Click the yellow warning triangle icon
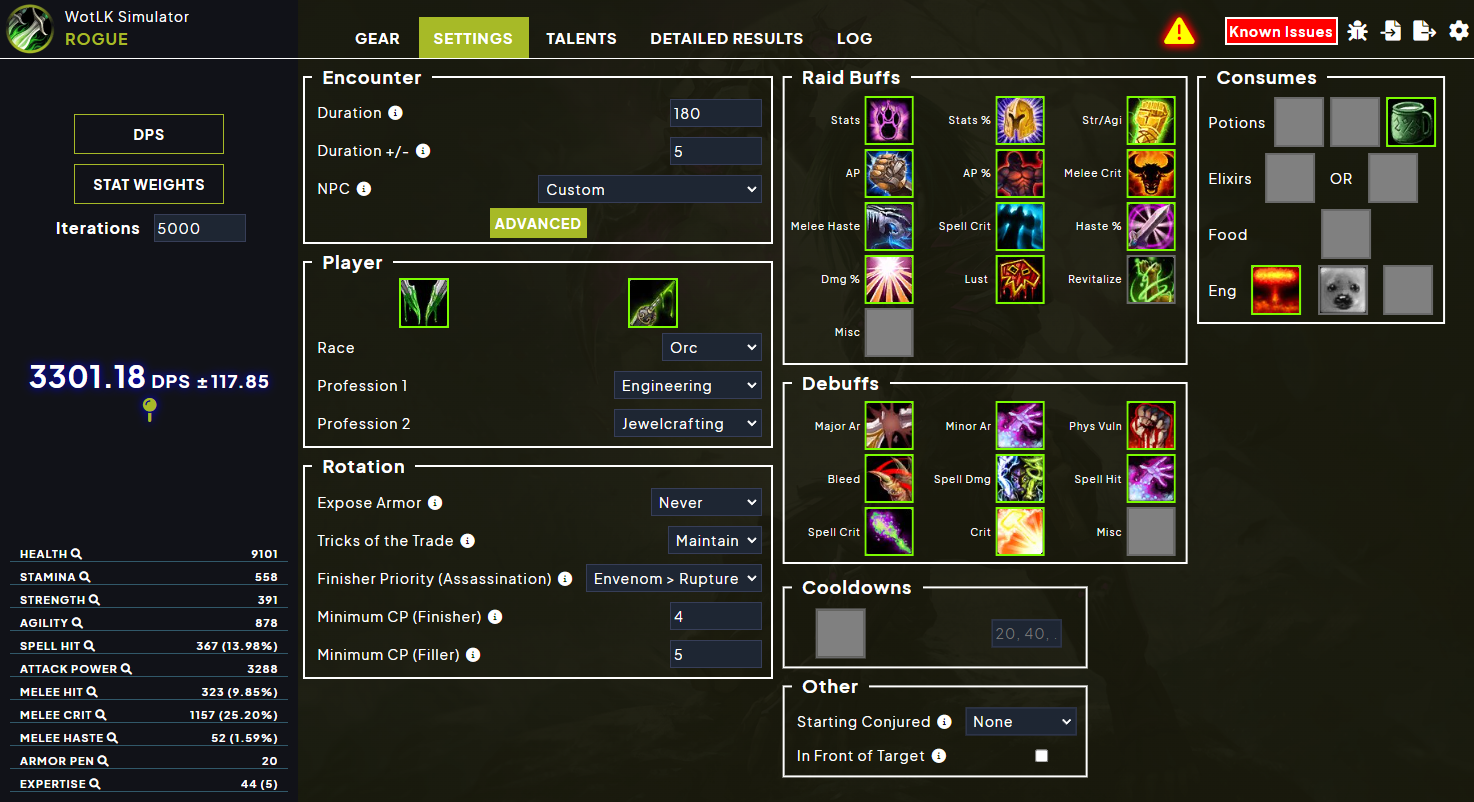The height and width of the screenshot is (802, 1474). [x=1180, y=31]
